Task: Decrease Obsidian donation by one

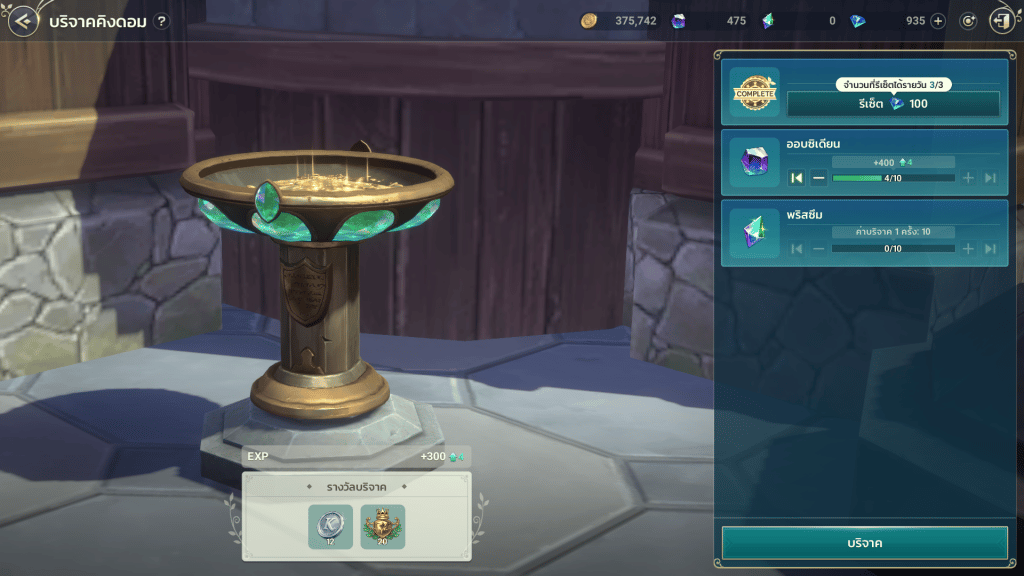Action: 819,178
